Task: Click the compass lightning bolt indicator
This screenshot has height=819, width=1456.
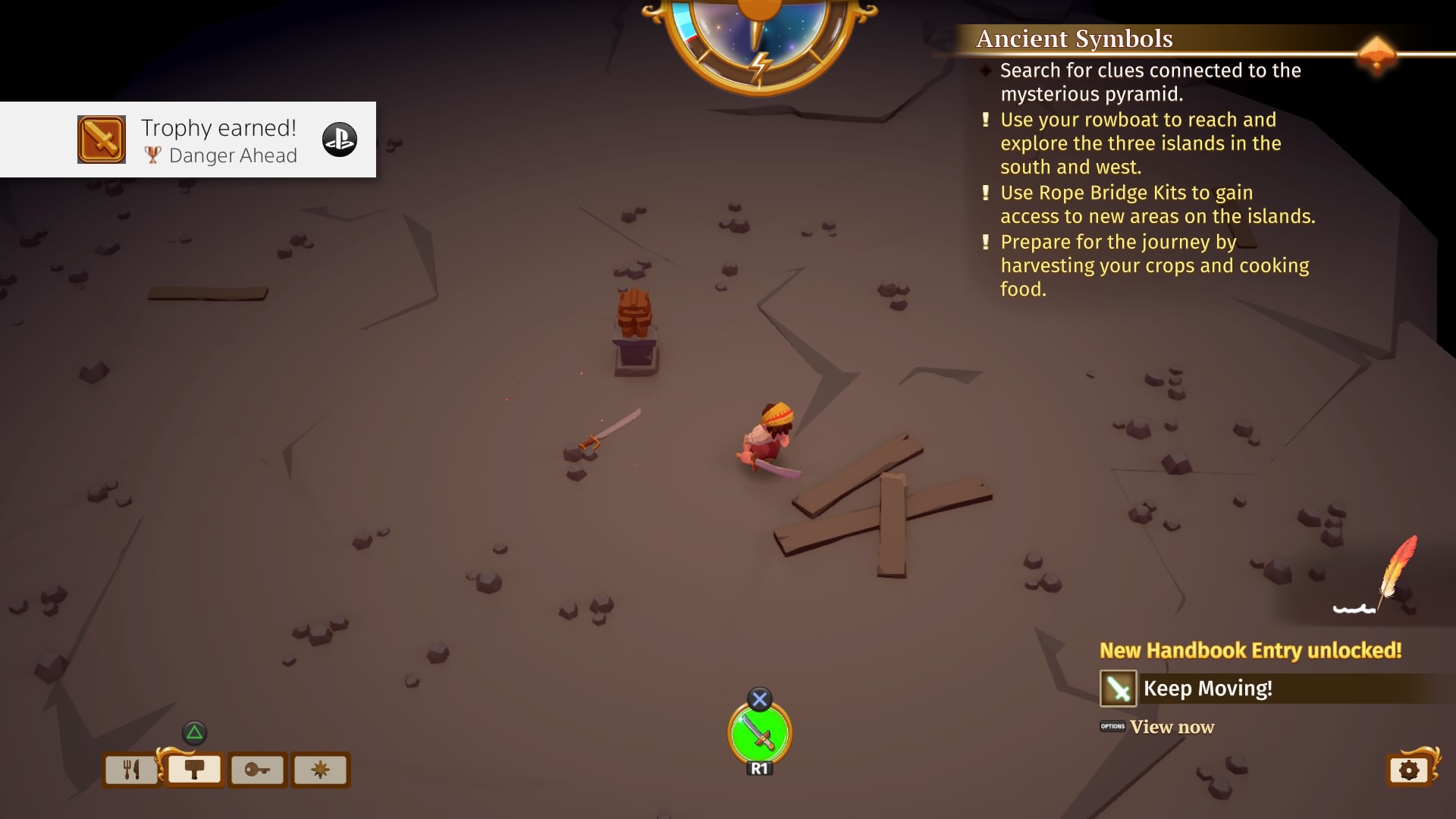Action: click(761, 65)
